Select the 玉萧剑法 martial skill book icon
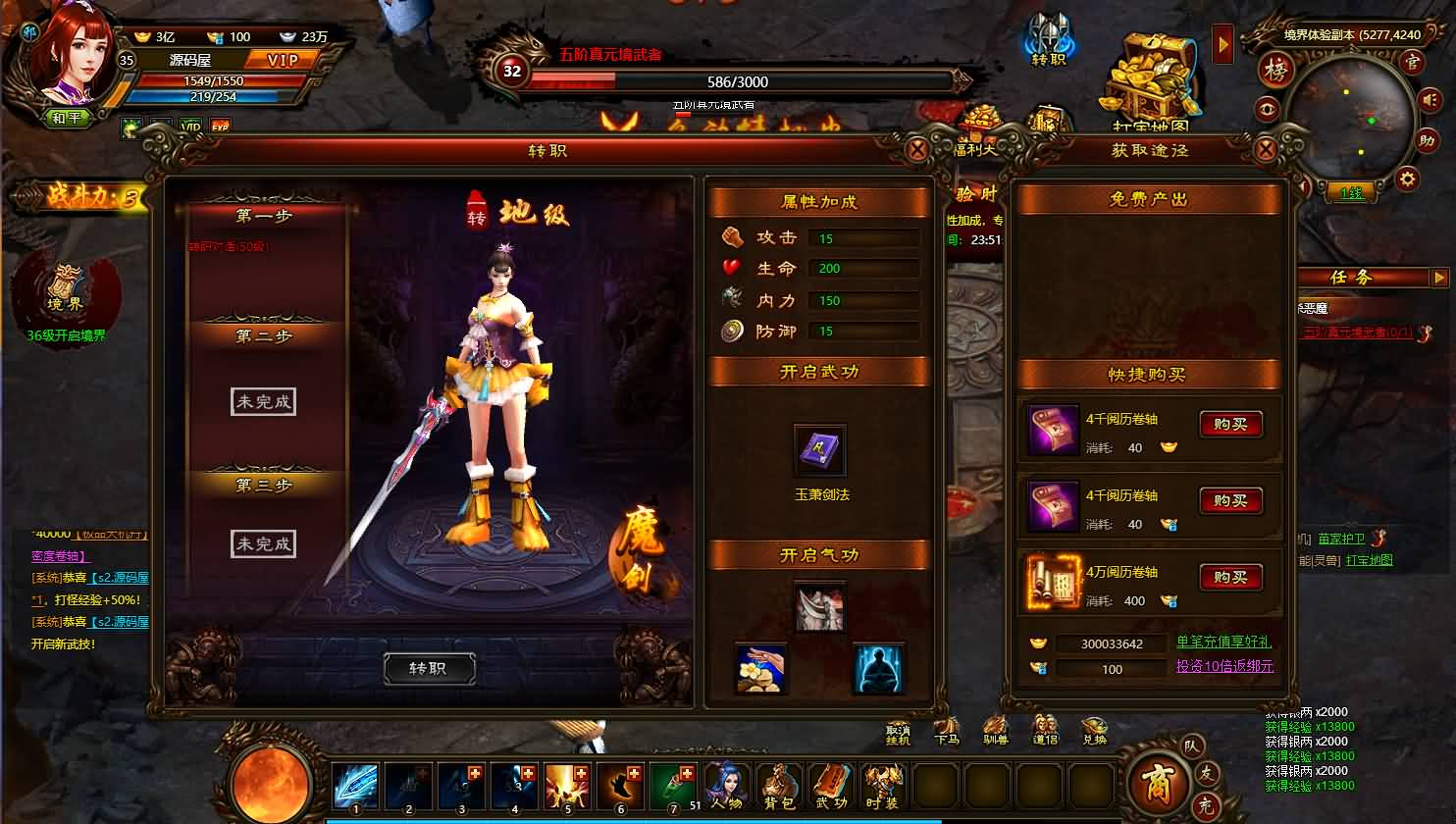The image size is (1456, 824). 819,451
